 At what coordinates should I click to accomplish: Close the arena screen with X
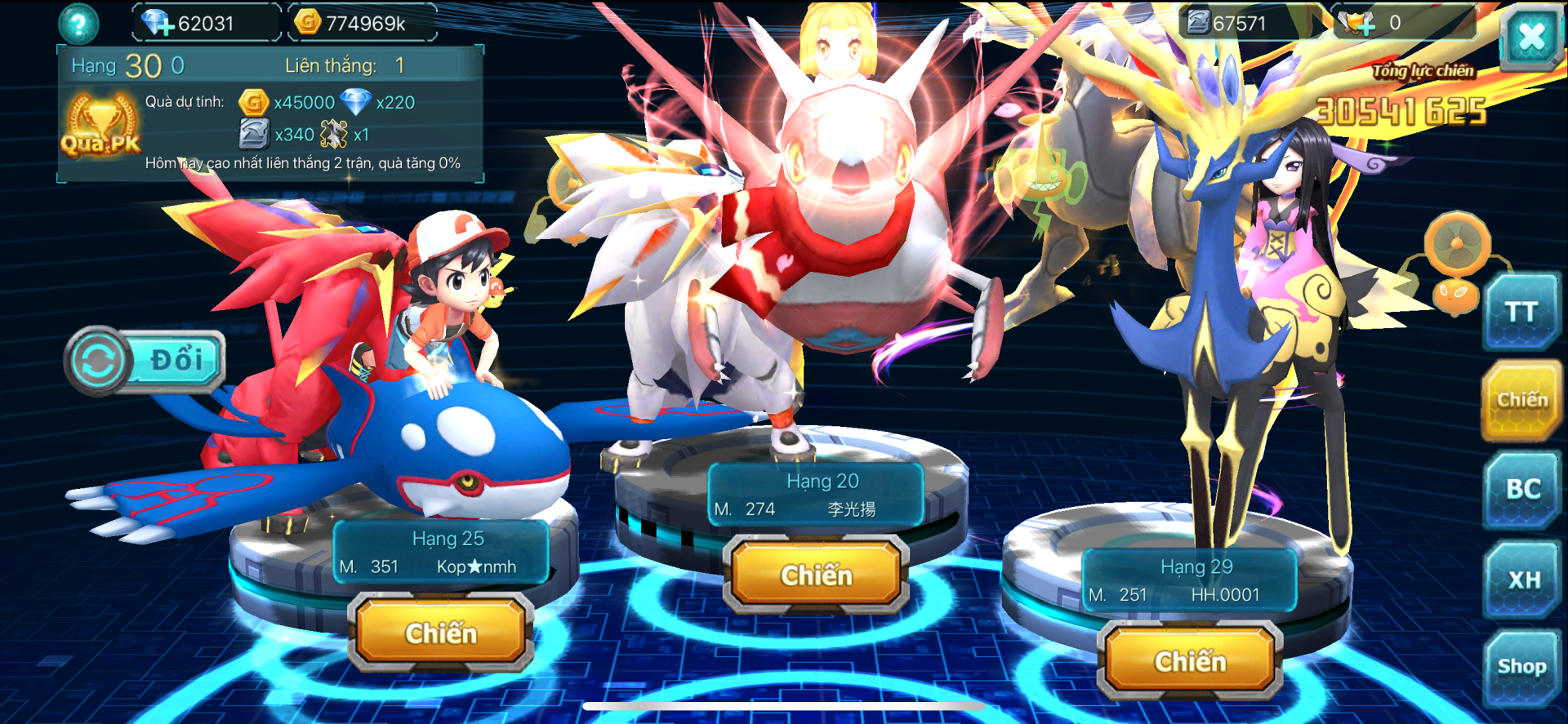point(1530,37)
